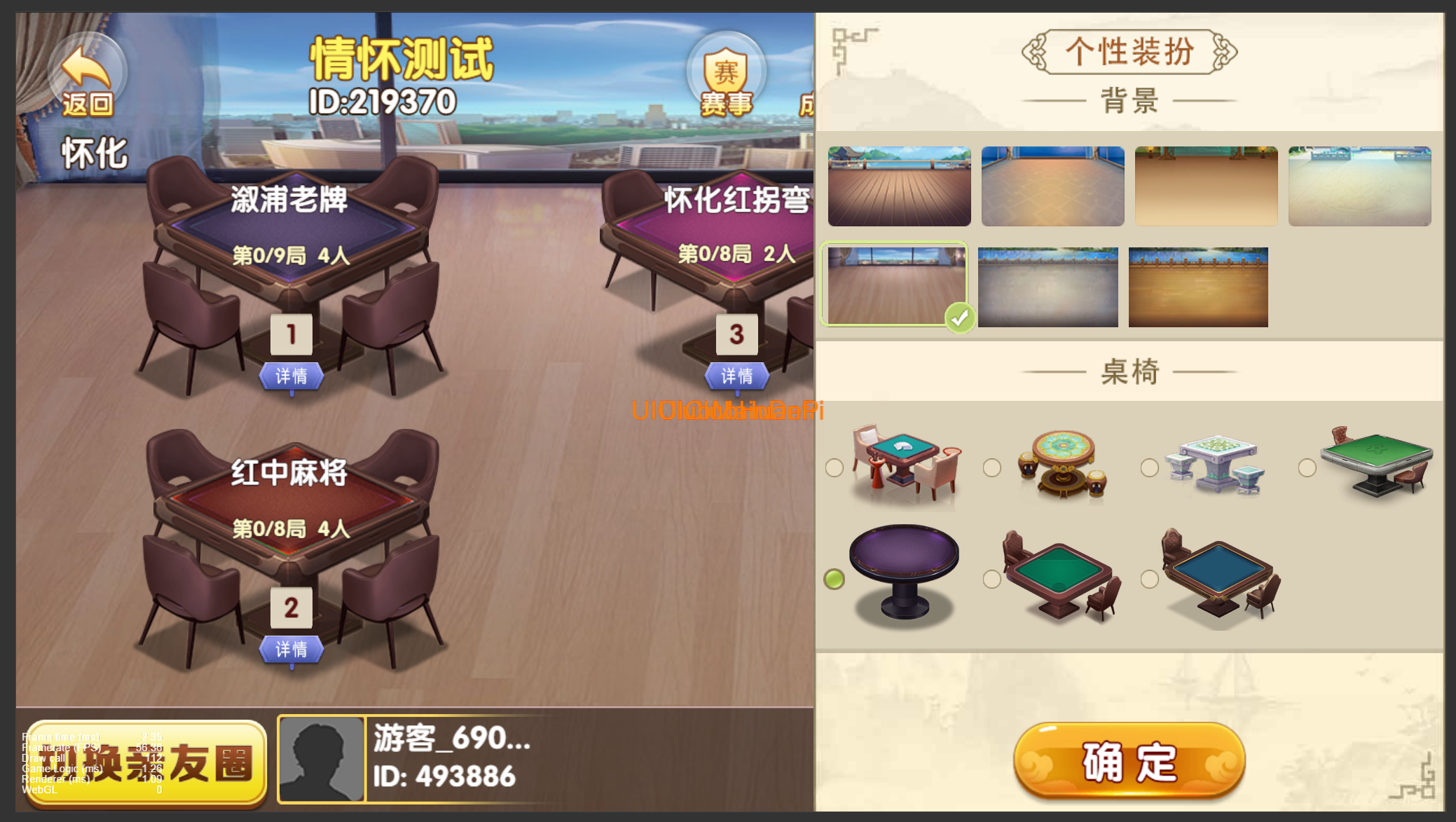This screenshot has width=1456, height=822.
Task: Click the number 1 marker under 溆浦老牌 table
Action: click(x=292, y=336)
